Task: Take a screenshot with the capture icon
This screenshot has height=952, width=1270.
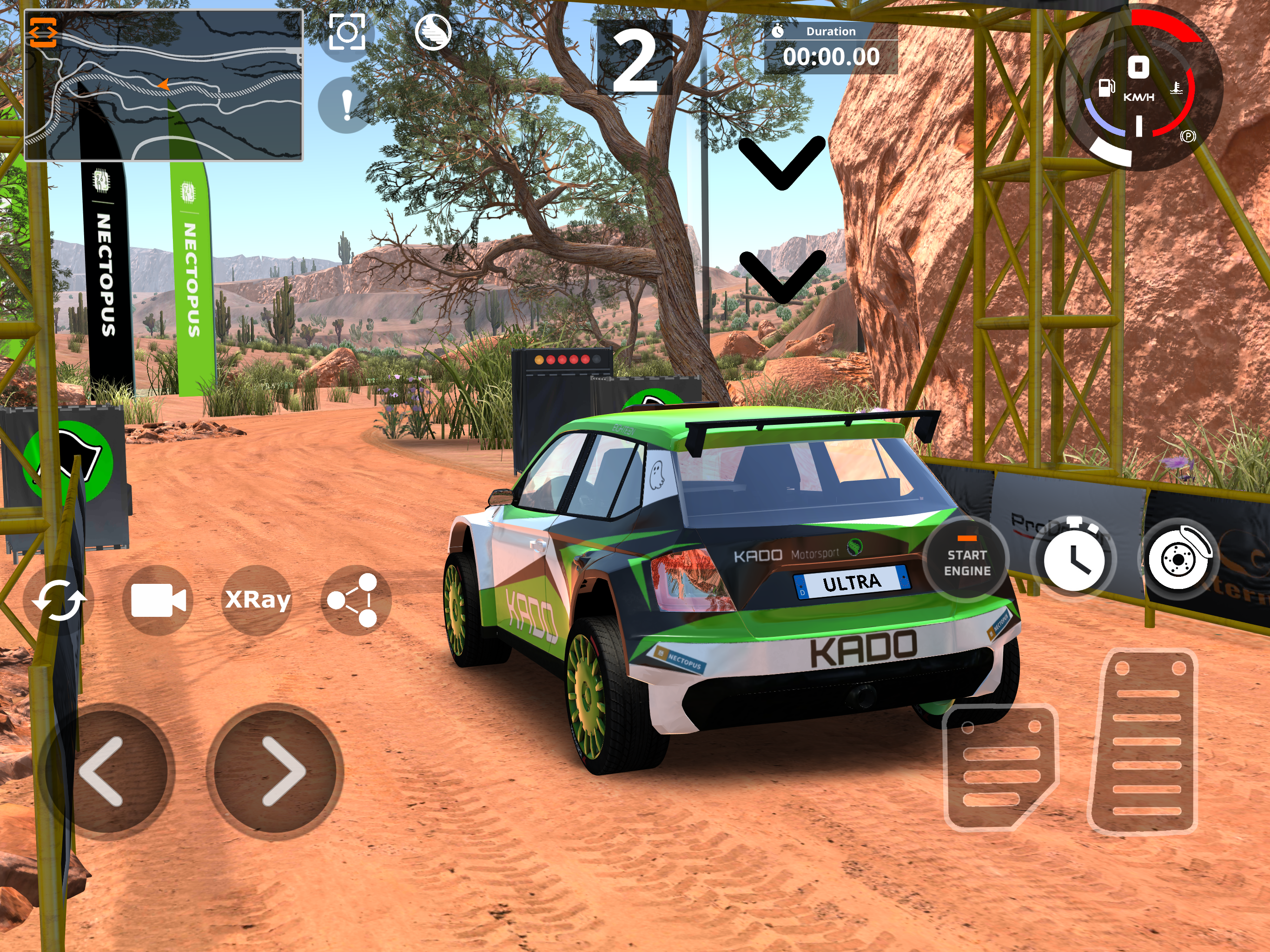Action: [347, 32]
